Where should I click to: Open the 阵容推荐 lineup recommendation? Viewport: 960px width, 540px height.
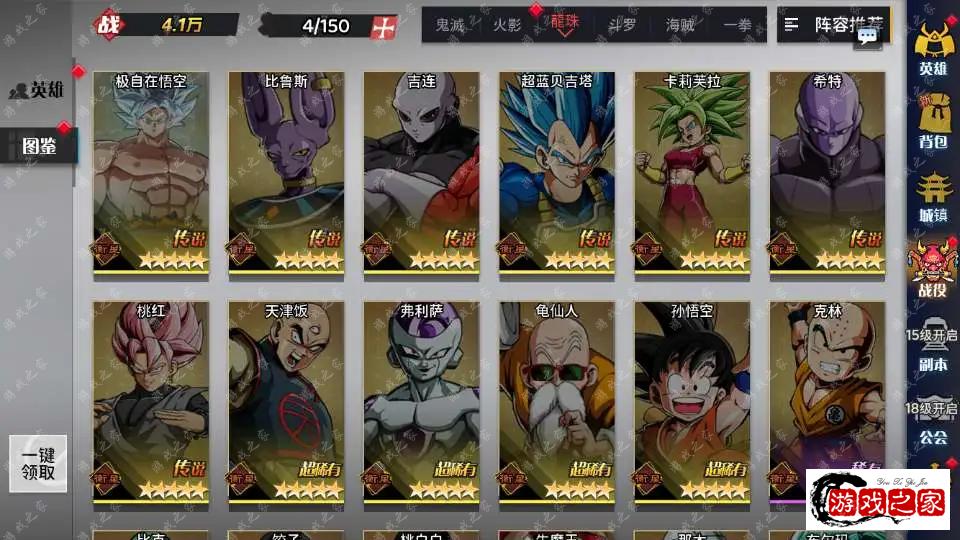point(833,25)
